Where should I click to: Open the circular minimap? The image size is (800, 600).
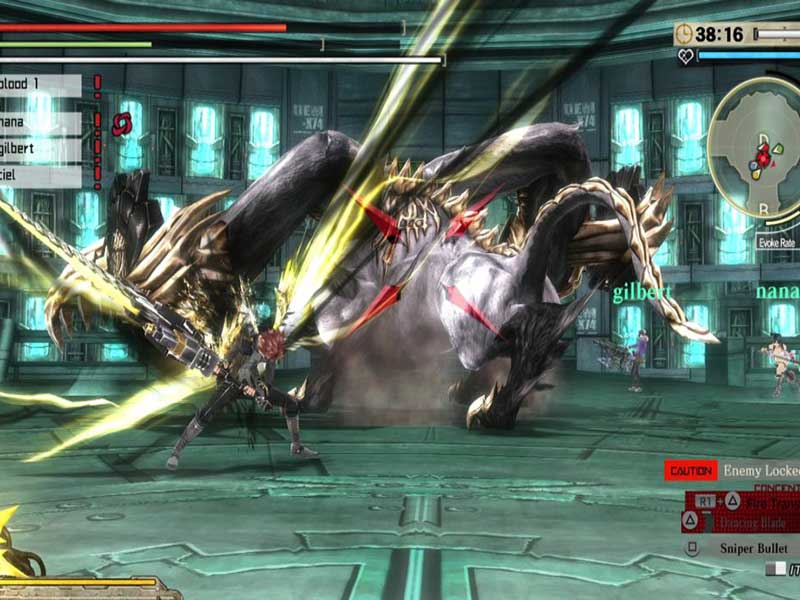click(757, 147)
